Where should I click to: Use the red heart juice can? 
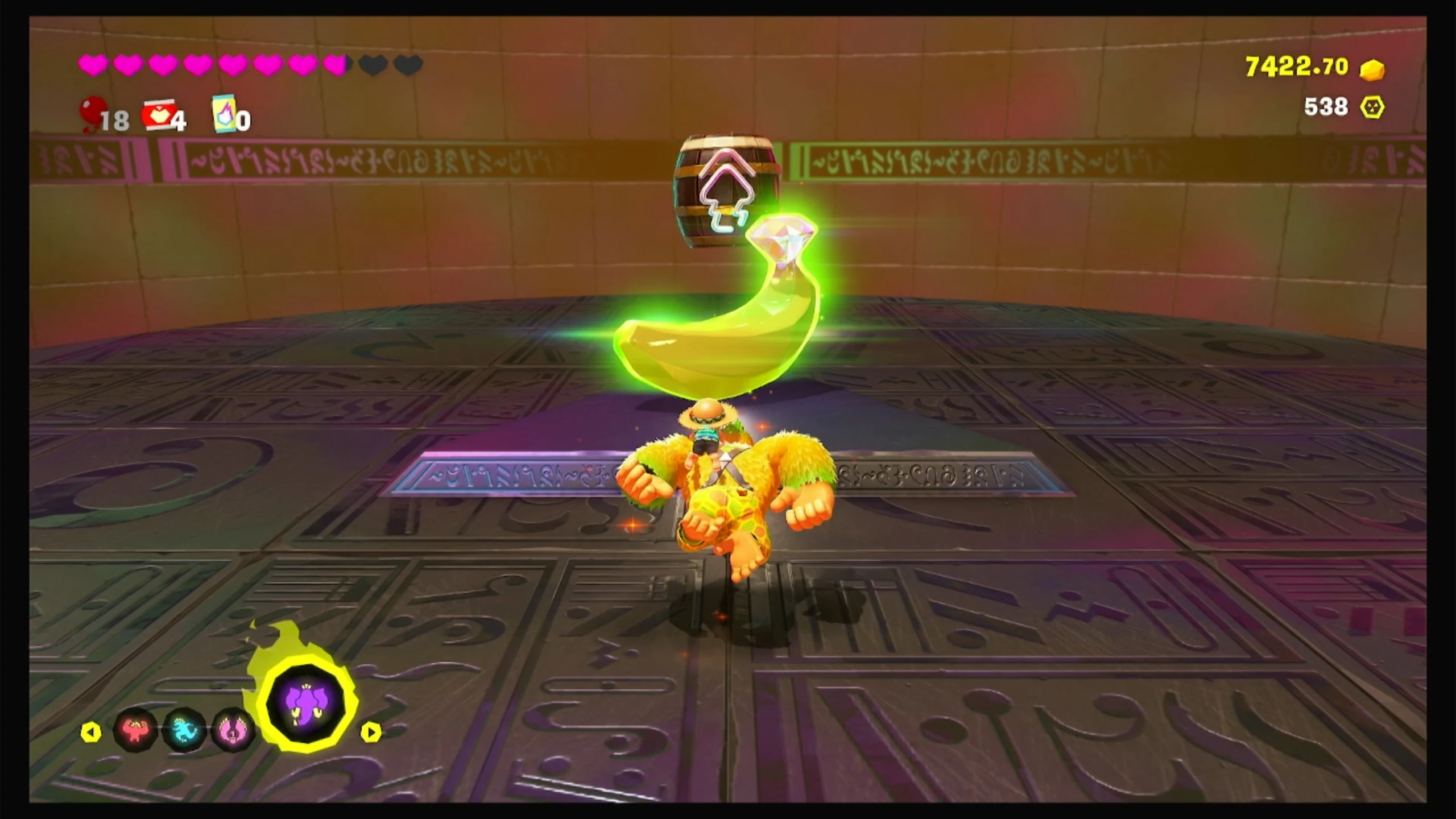[158, 115]
